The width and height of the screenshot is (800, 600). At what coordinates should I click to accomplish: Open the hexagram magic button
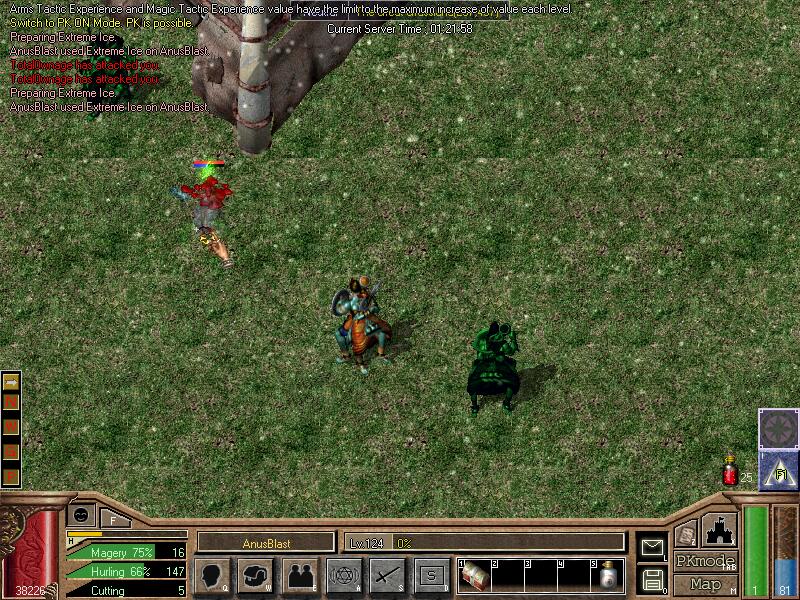pos(345,576)
